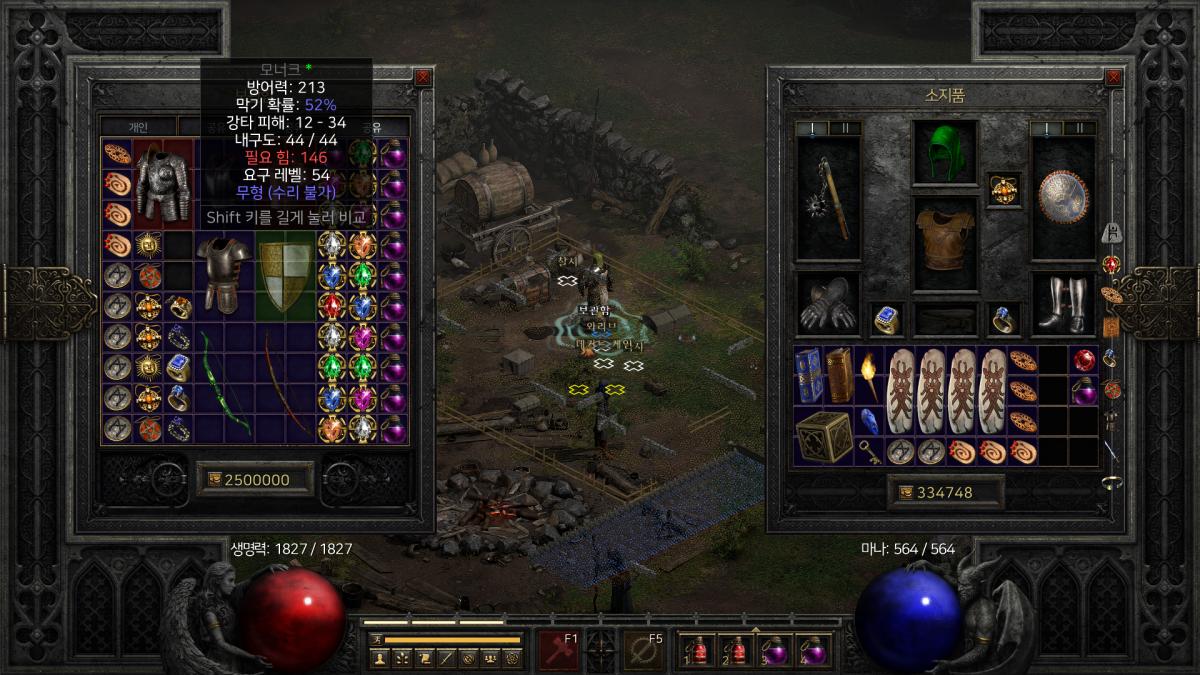The height and width of the screenshot is (675, 1200).
Task: Select the equipped amulet slot
Action: pyautogui.click(x=1002, y=187)
